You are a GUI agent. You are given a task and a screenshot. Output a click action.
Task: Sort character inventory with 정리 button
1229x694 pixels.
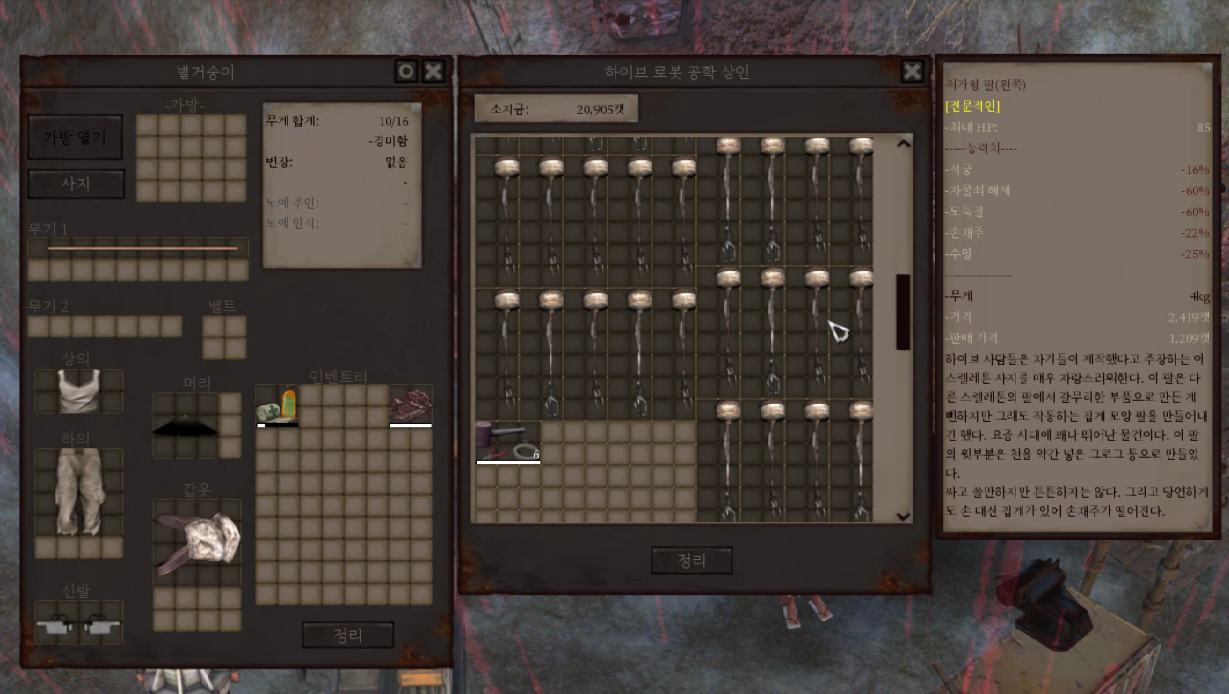pos(347,635)
